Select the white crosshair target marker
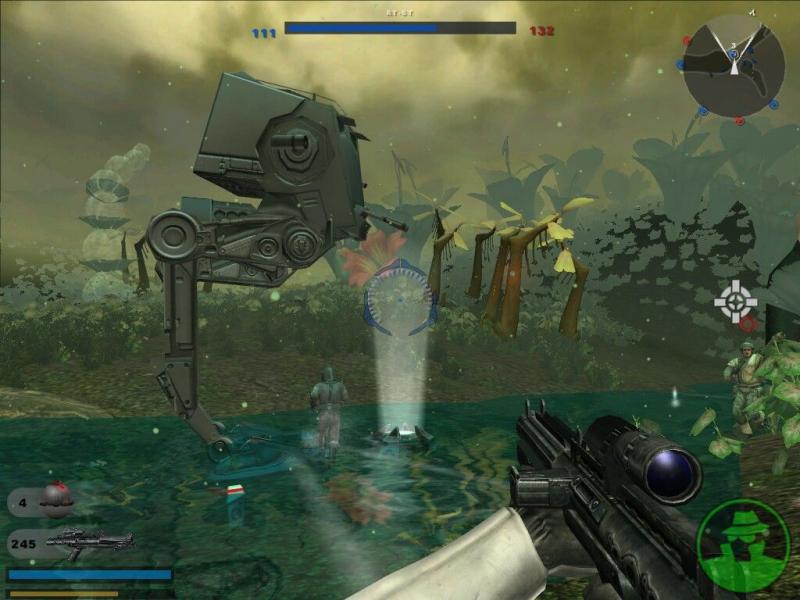This screenshot has width=800, height=600. point(735,297)
